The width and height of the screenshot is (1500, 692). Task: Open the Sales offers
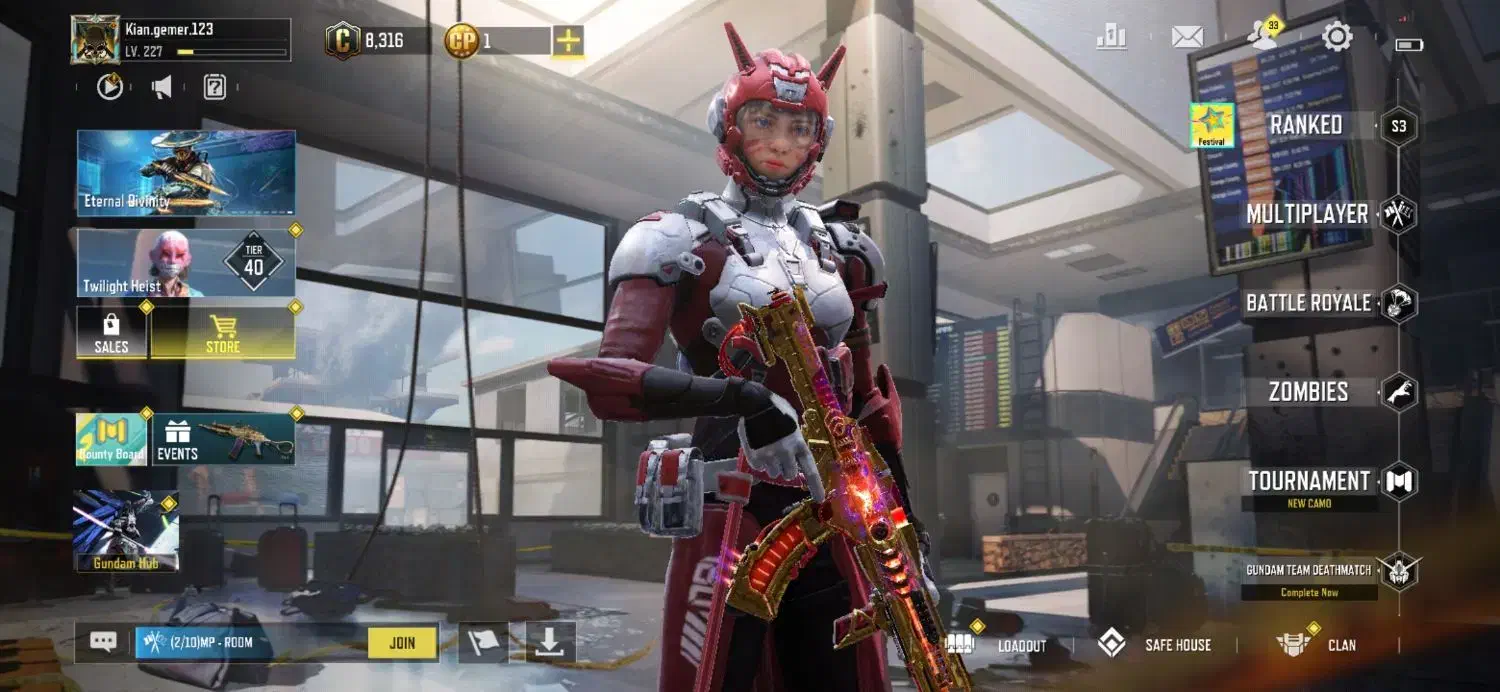(x=111, y=333)
